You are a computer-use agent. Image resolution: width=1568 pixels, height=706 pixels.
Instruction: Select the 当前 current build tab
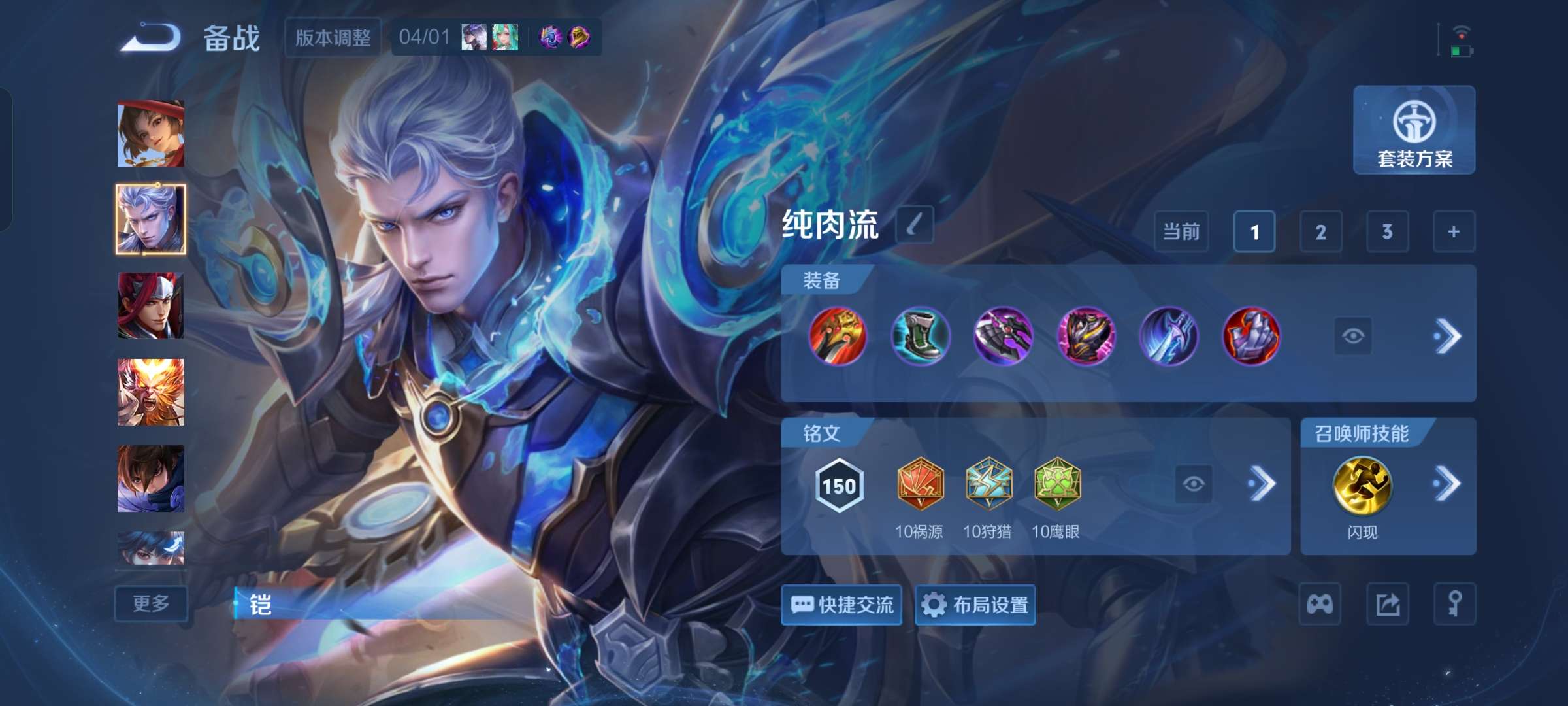click(1181, 232)
